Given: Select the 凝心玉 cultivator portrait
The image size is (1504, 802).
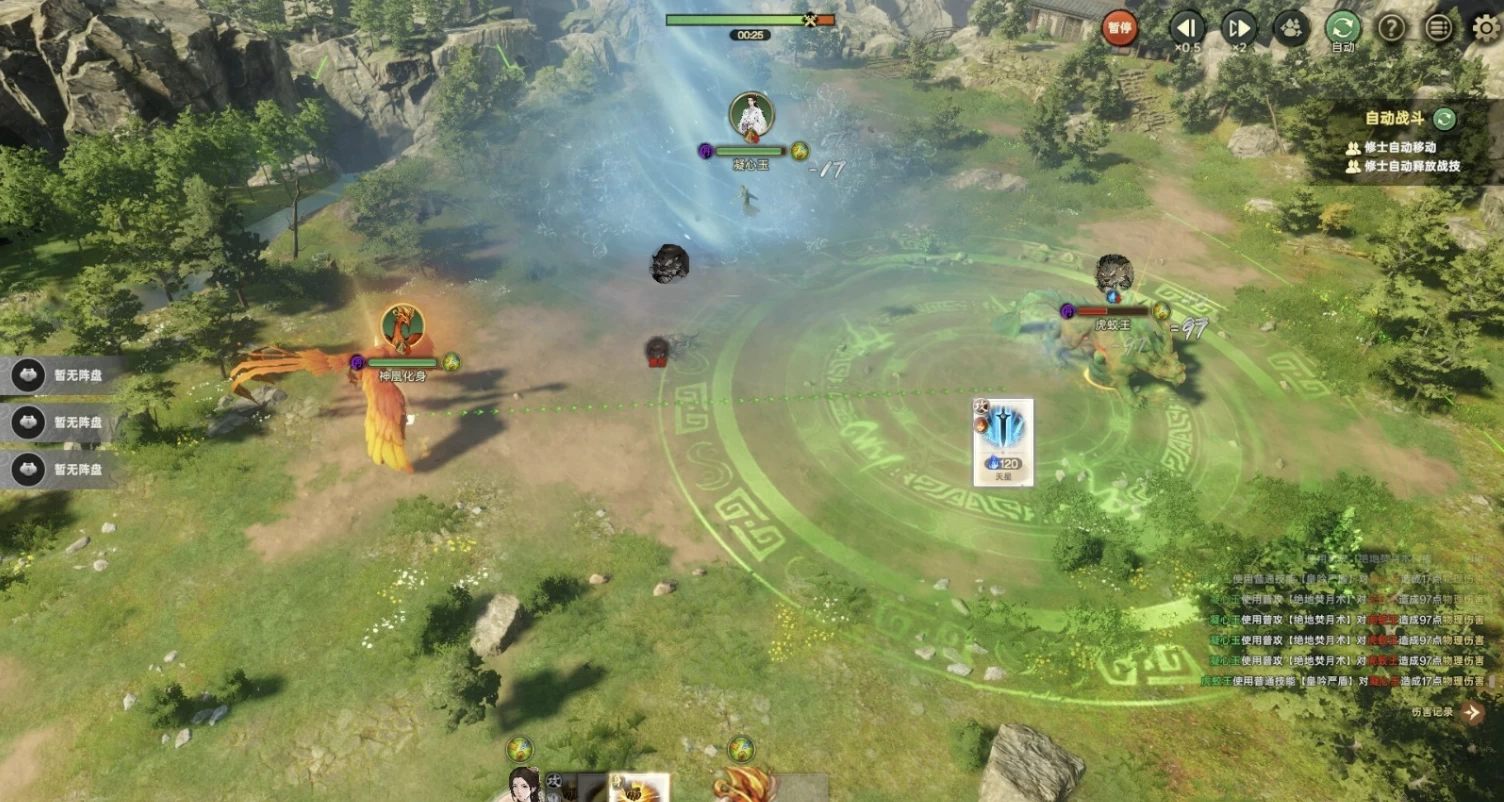Looking at the screenshot, I should [x=751, y=116].
